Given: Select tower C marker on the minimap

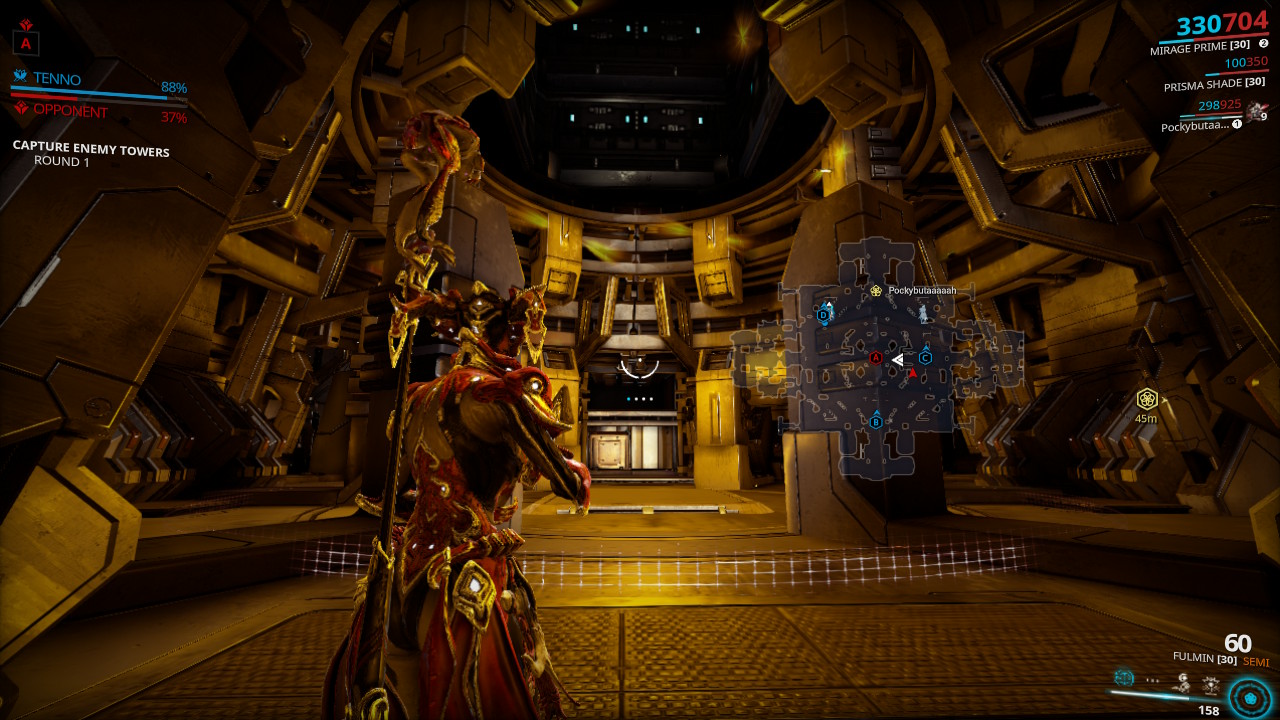Looking at the screenshot, I should click(x=925, y=358).
